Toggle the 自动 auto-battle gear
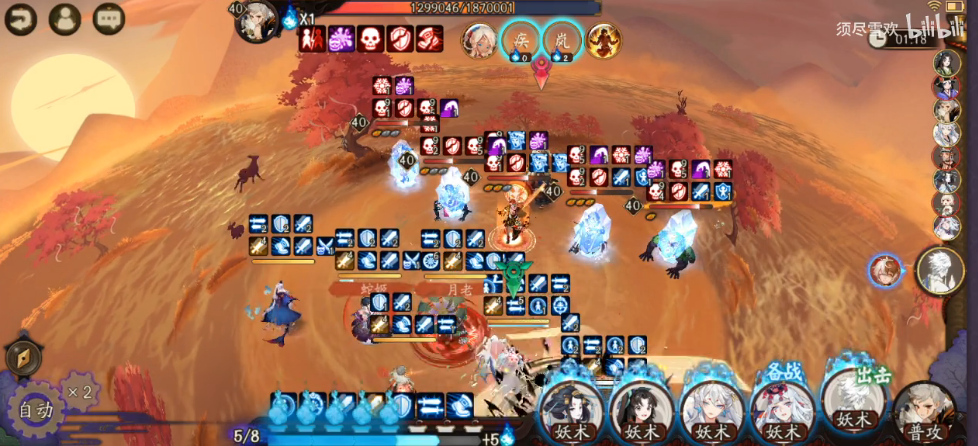This screenshot has height=446, width=978. coord(35,410)
